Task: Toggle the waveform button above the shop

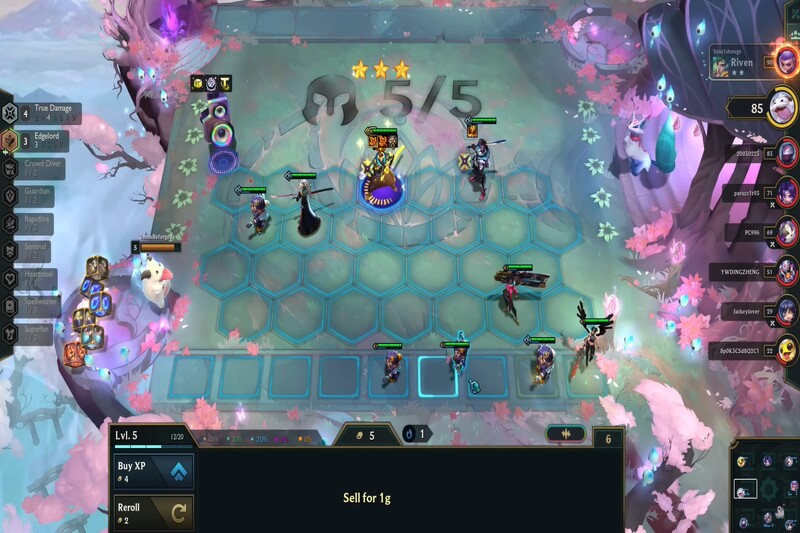Action: click(565, 434)
